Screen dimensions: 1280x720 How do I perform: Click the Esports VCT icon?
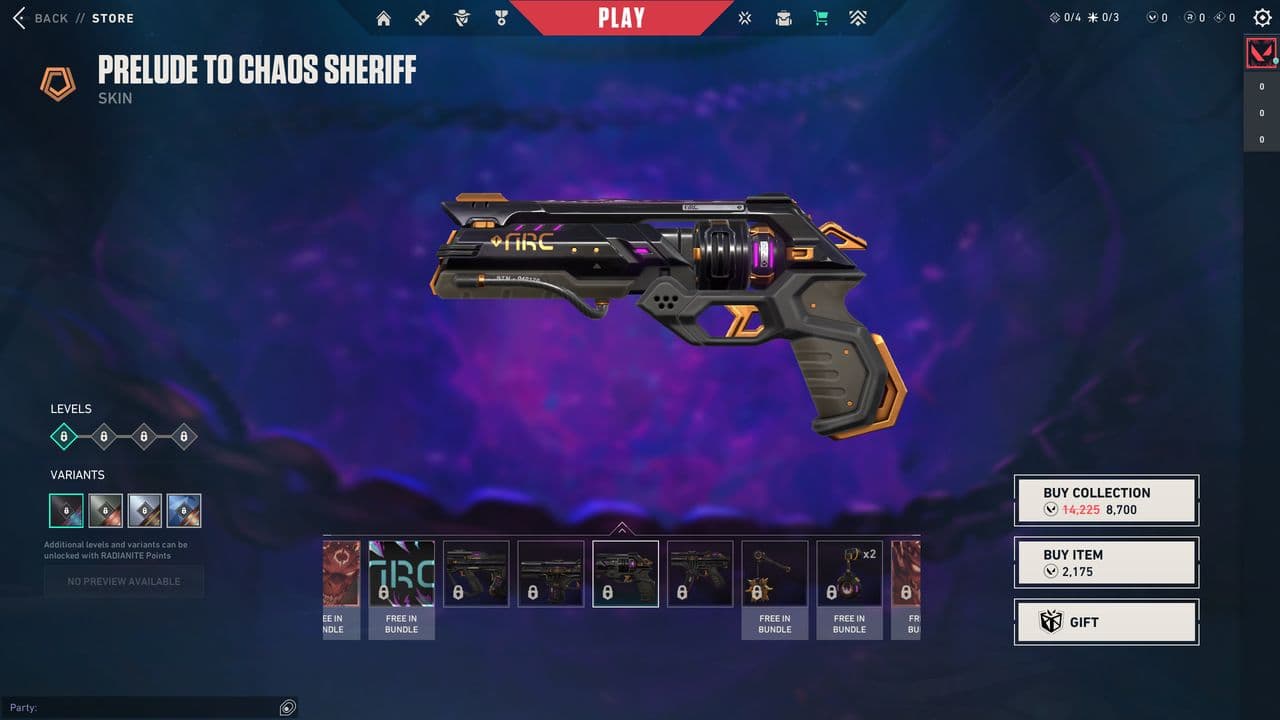(x=744, y=17)
